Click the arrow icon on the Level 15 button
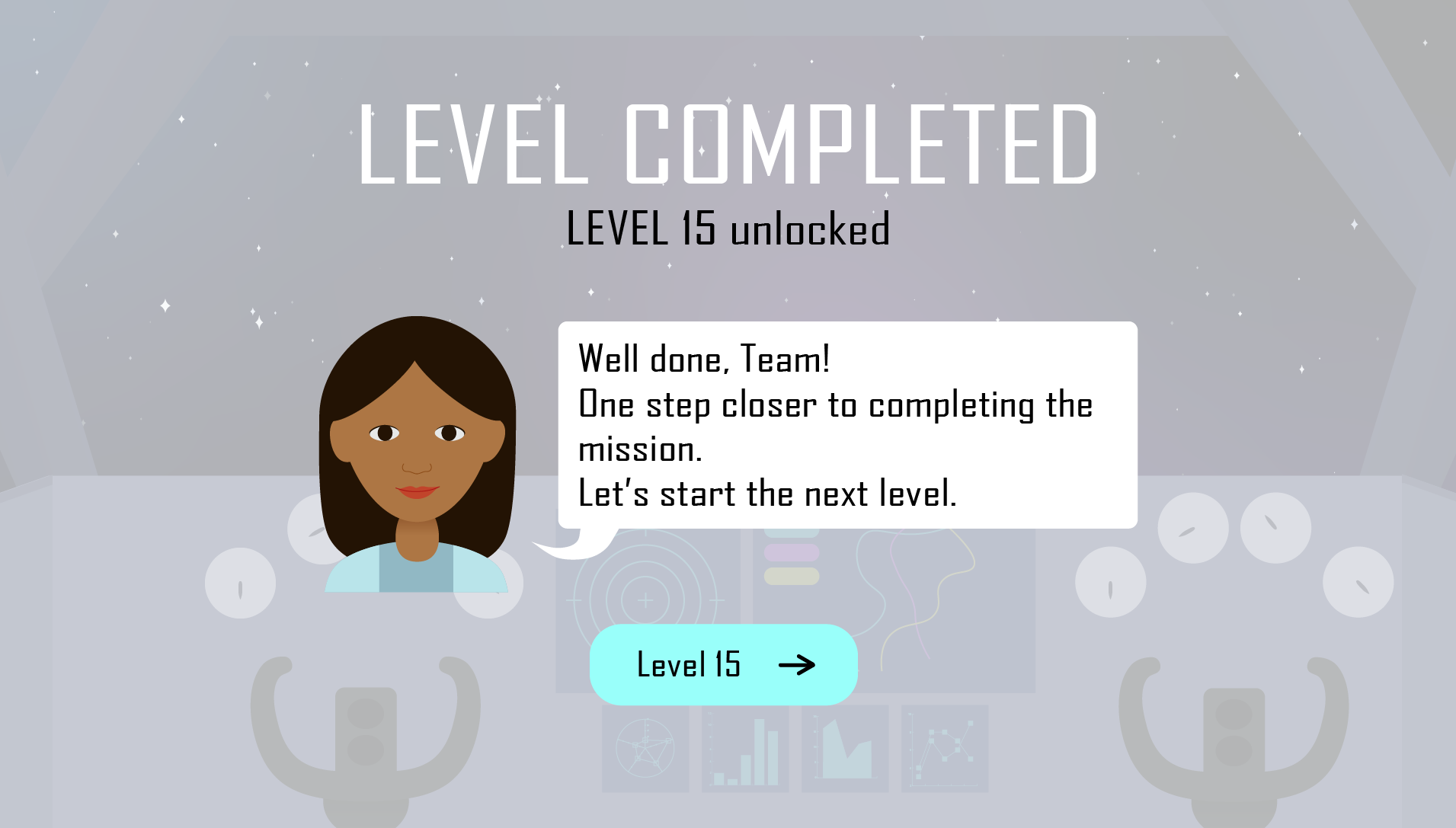The width and height of the screenshot is (1456, 828). pyautogui.click(x=798, y=665)
